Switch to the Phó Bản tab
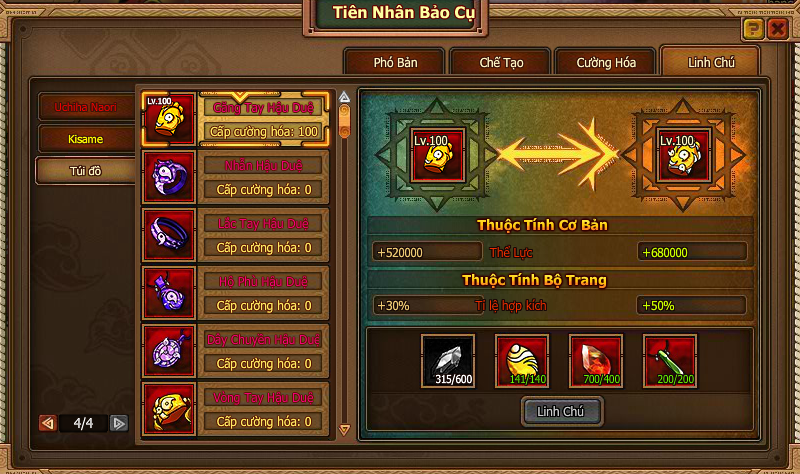Image resolution: width=800 pixels, height=474 pixels. [395, 62]
